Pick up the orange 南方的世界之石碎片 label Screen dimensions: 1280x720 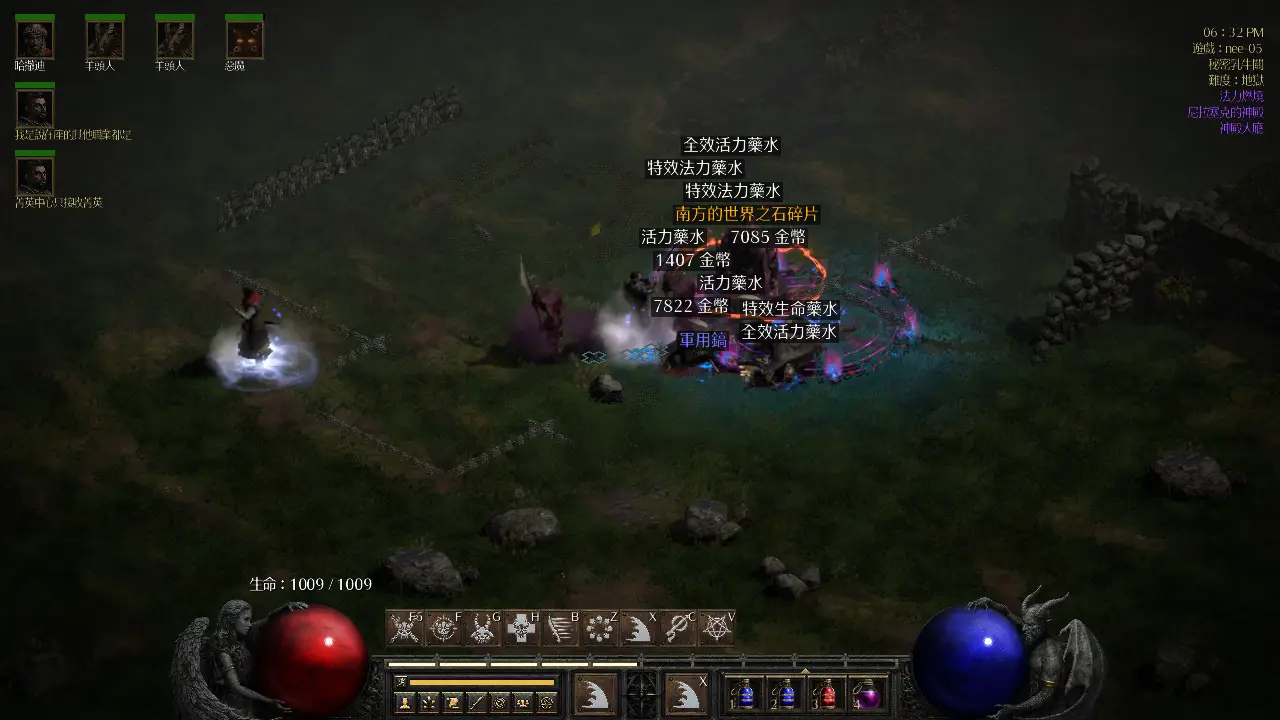click(x=747, y=214)
